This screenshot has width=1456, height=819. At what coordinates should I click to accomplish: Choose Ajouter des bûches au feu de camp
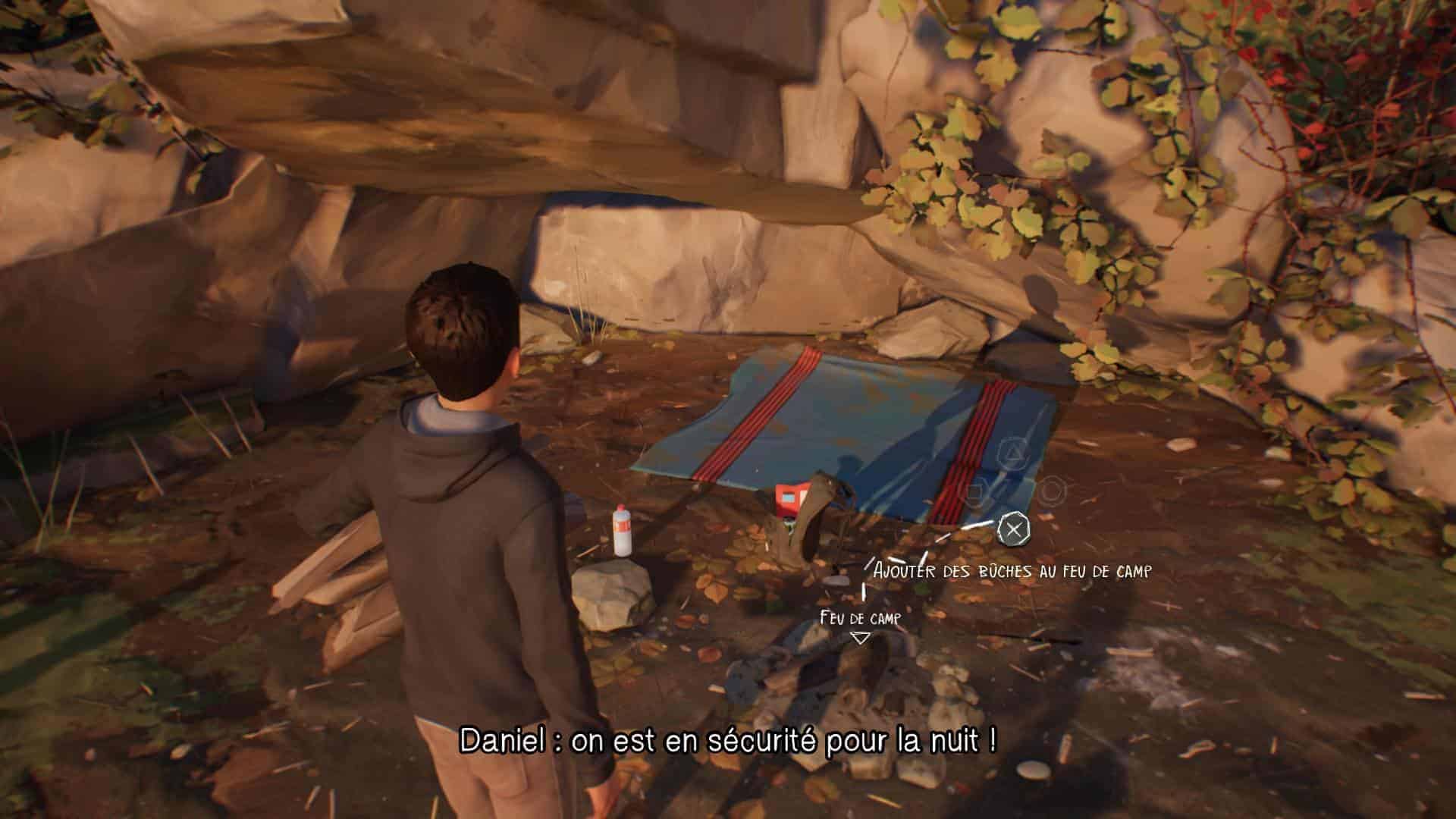click(x=1012, y=570)
